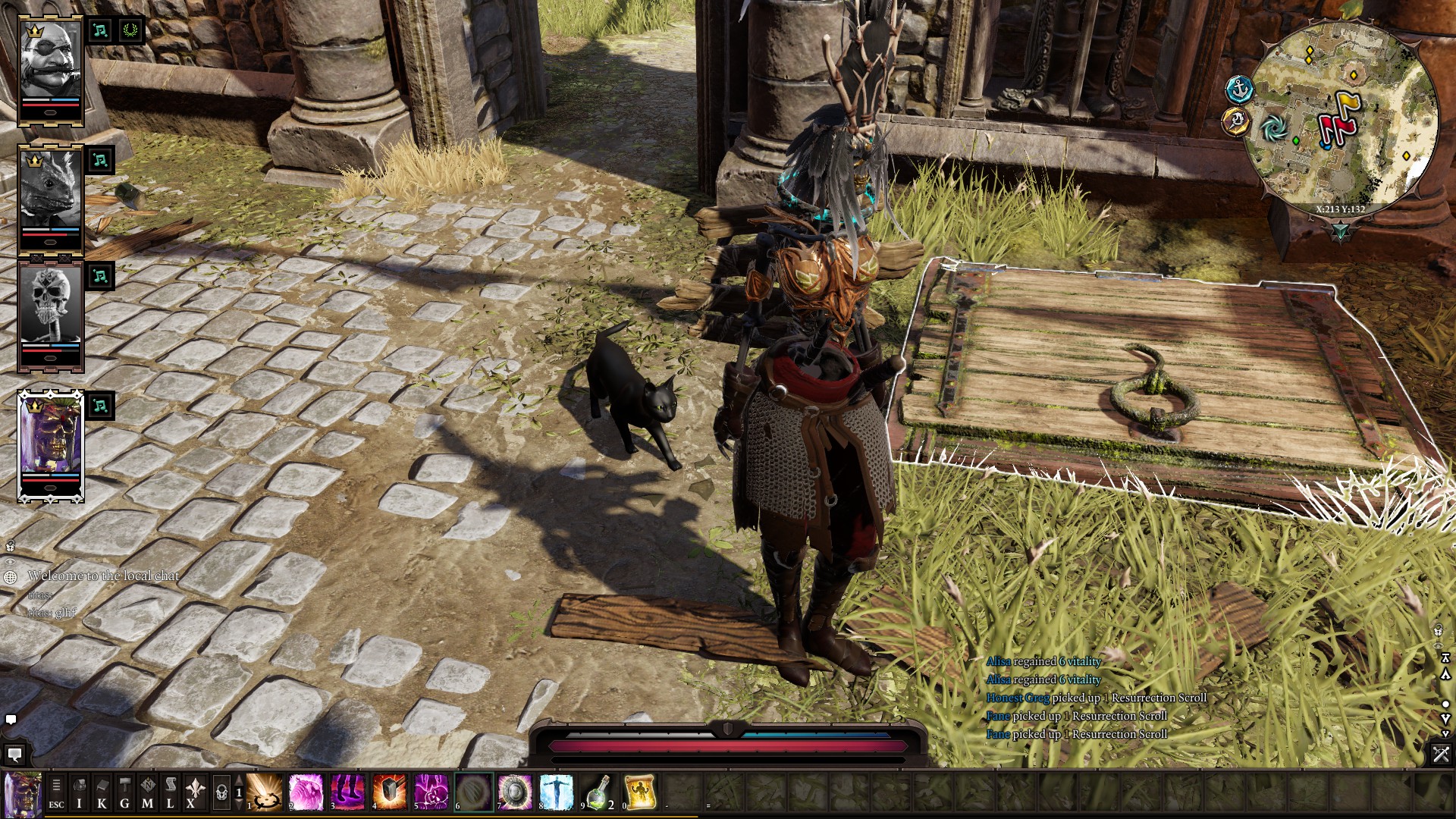Screen dimensions: 1456x819
Task: Activate the glowing crosshair skill in slot 1
Action: point(265,792)
